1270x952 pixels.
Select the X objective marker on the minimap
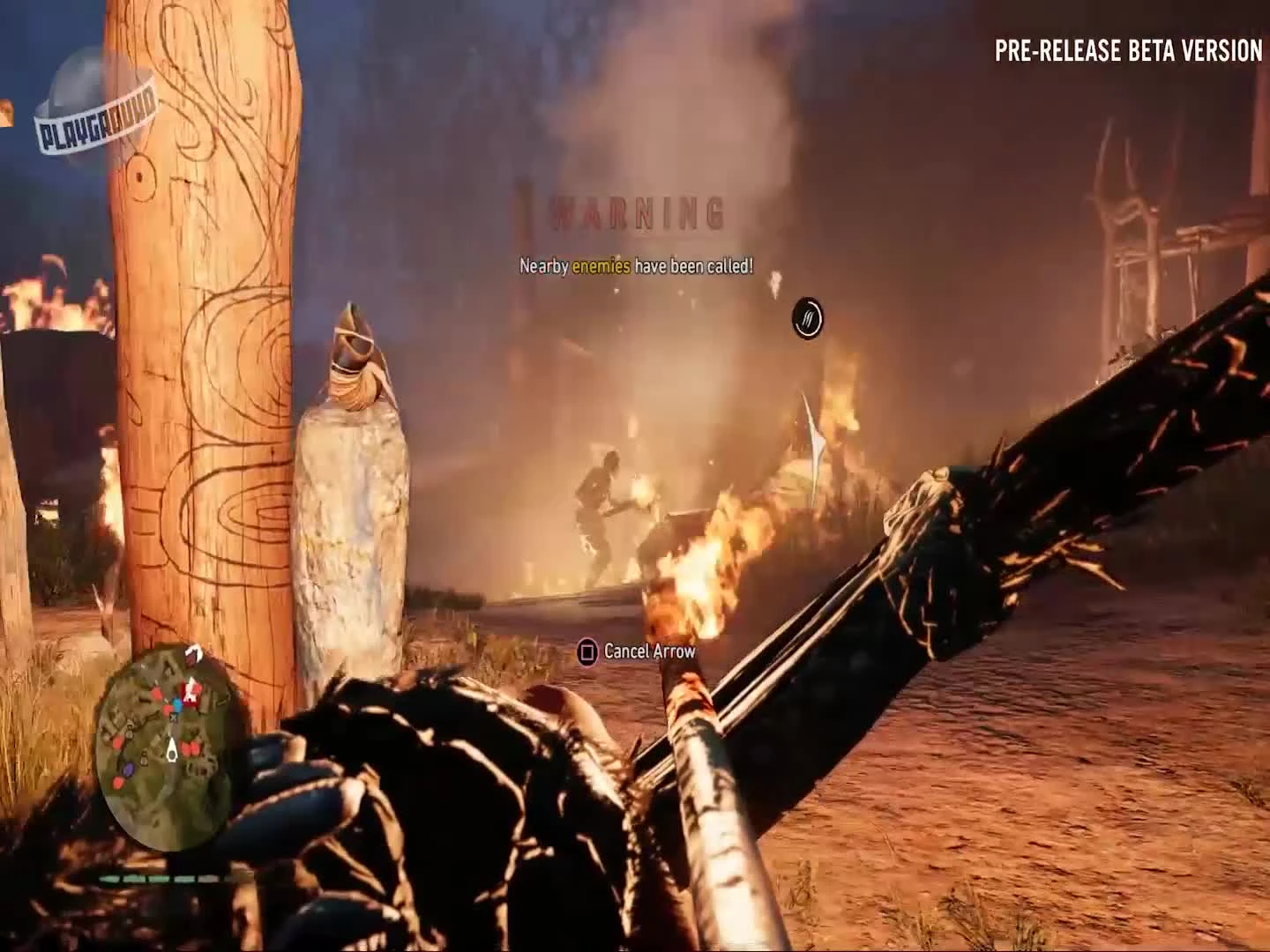click(173, 717)
